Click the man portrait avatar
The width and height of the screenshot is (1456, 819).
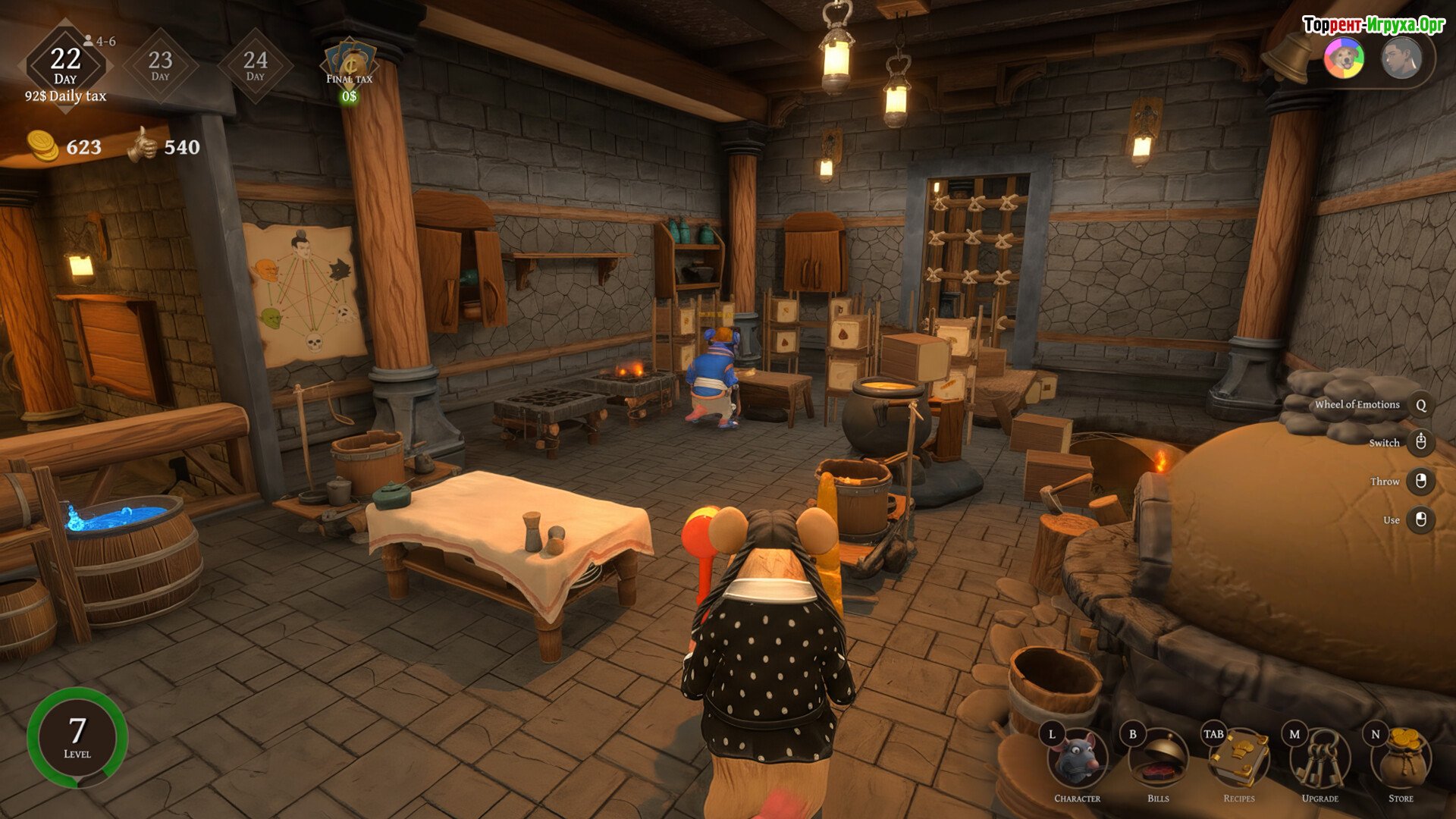1400,58
